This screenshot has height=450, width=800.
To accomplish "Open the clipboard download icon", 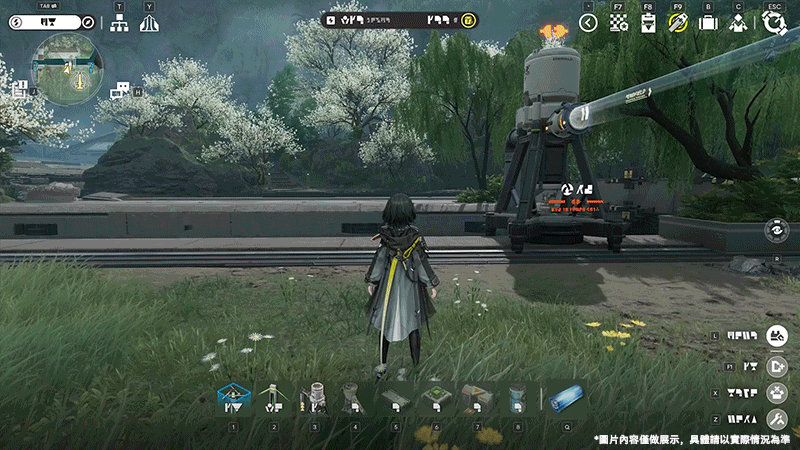I will click(x=648, y=22).
